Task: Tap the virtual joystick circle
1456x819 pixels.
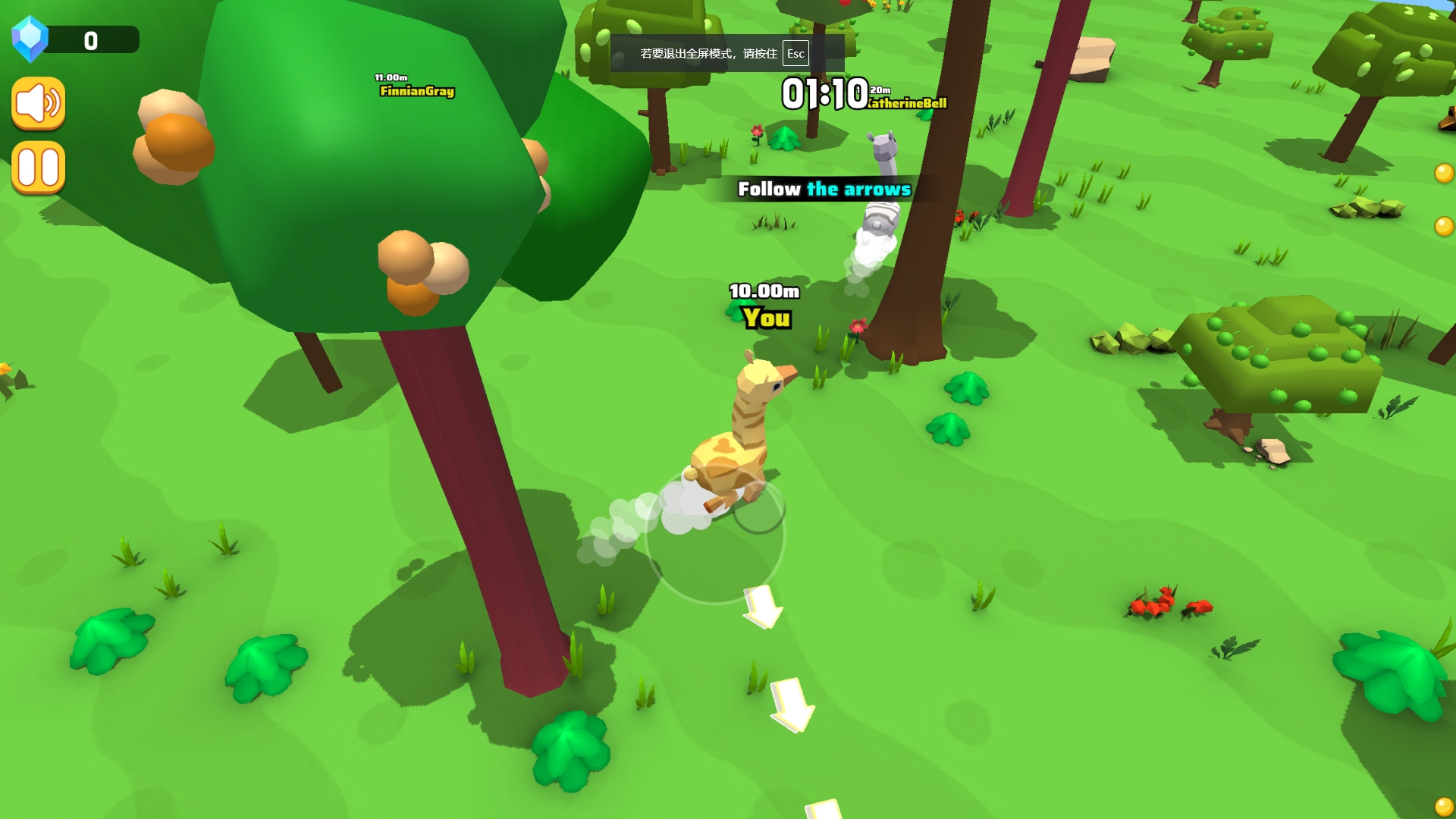Action: pos(714,535)
